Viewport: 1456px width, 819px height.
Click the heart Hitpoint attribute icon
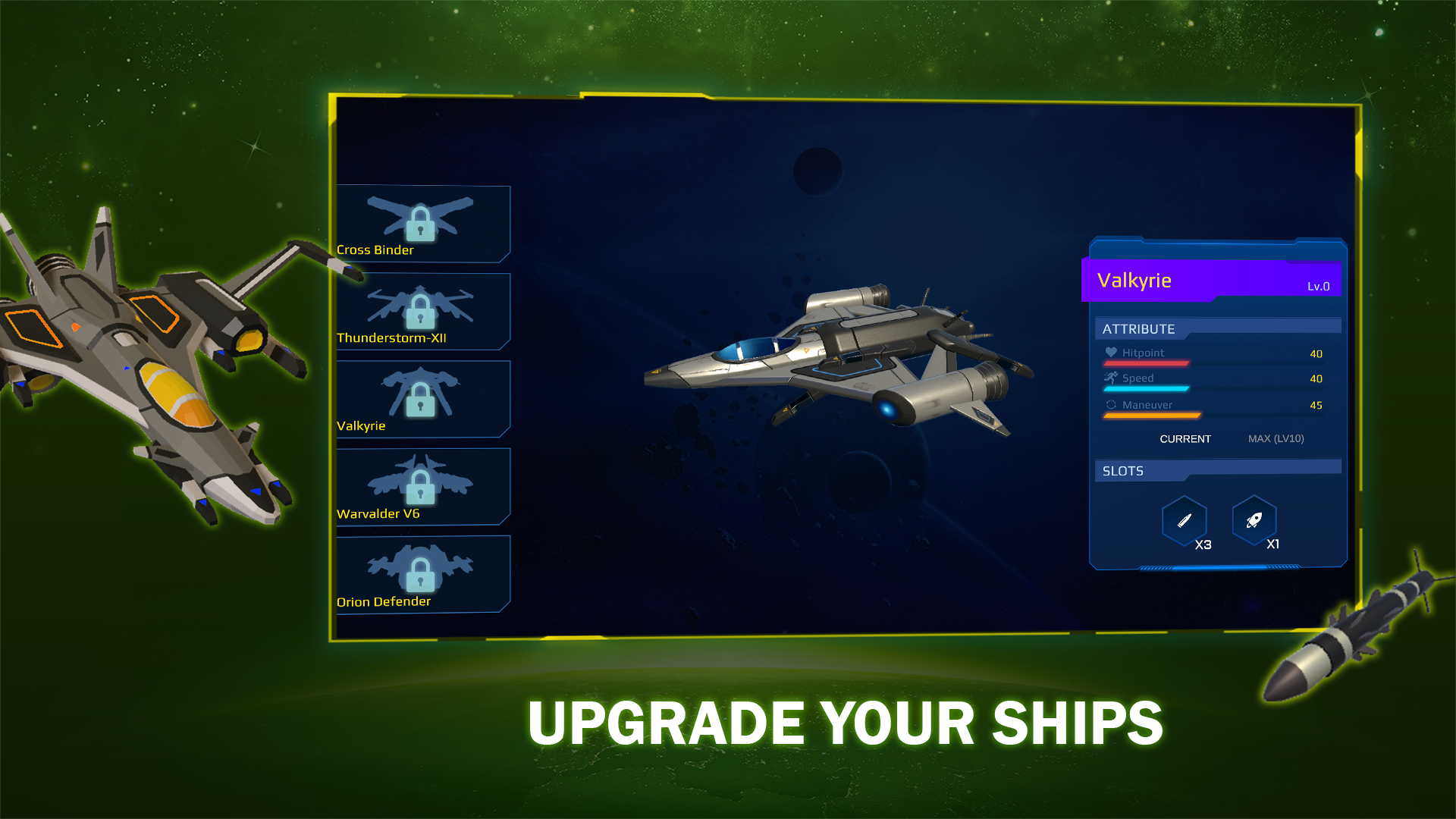pyautogui.click(x=1111, y=351)
